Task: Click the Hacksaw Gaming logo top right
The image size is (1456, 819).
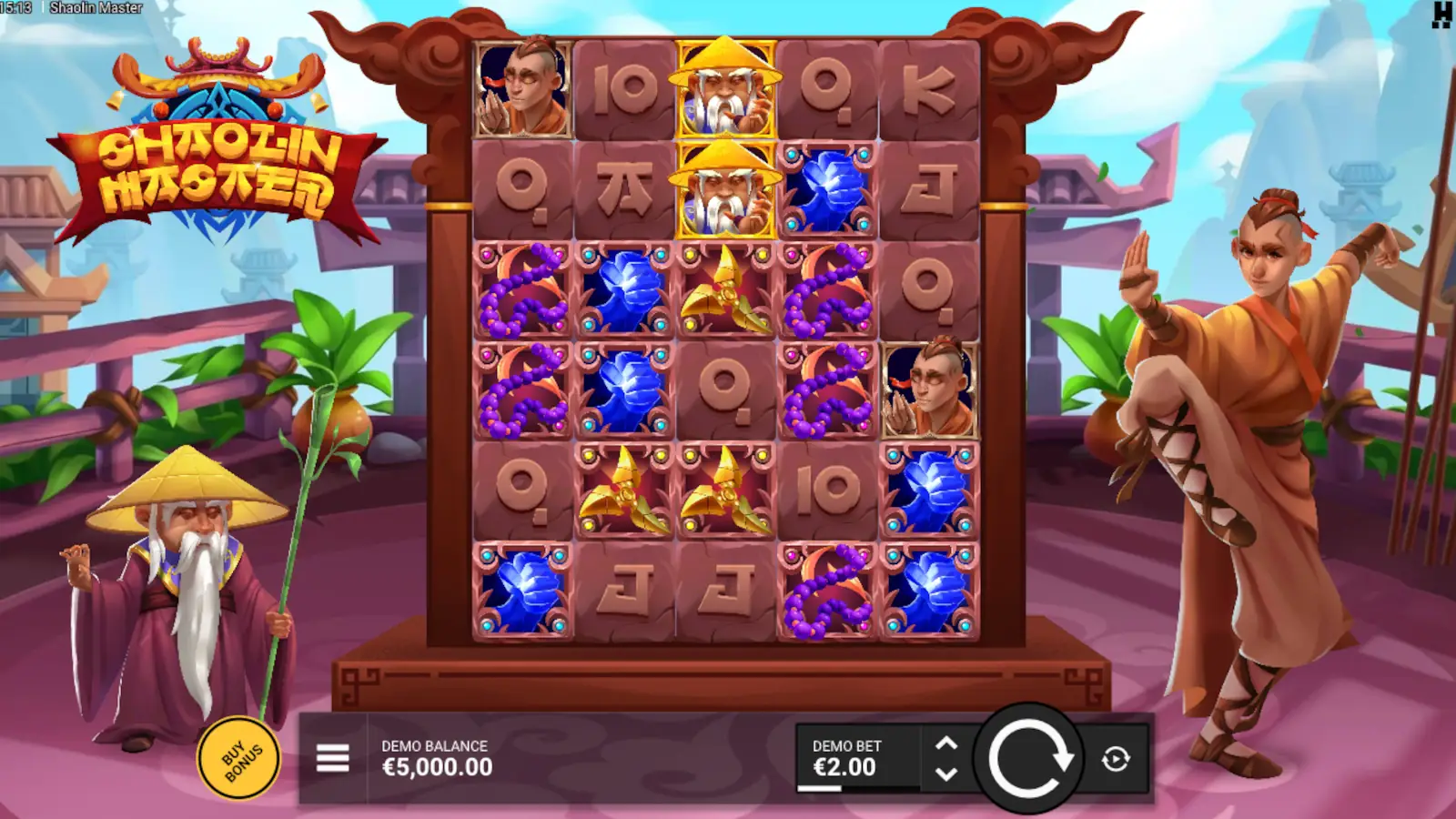Action: [x=1441, y=16]
